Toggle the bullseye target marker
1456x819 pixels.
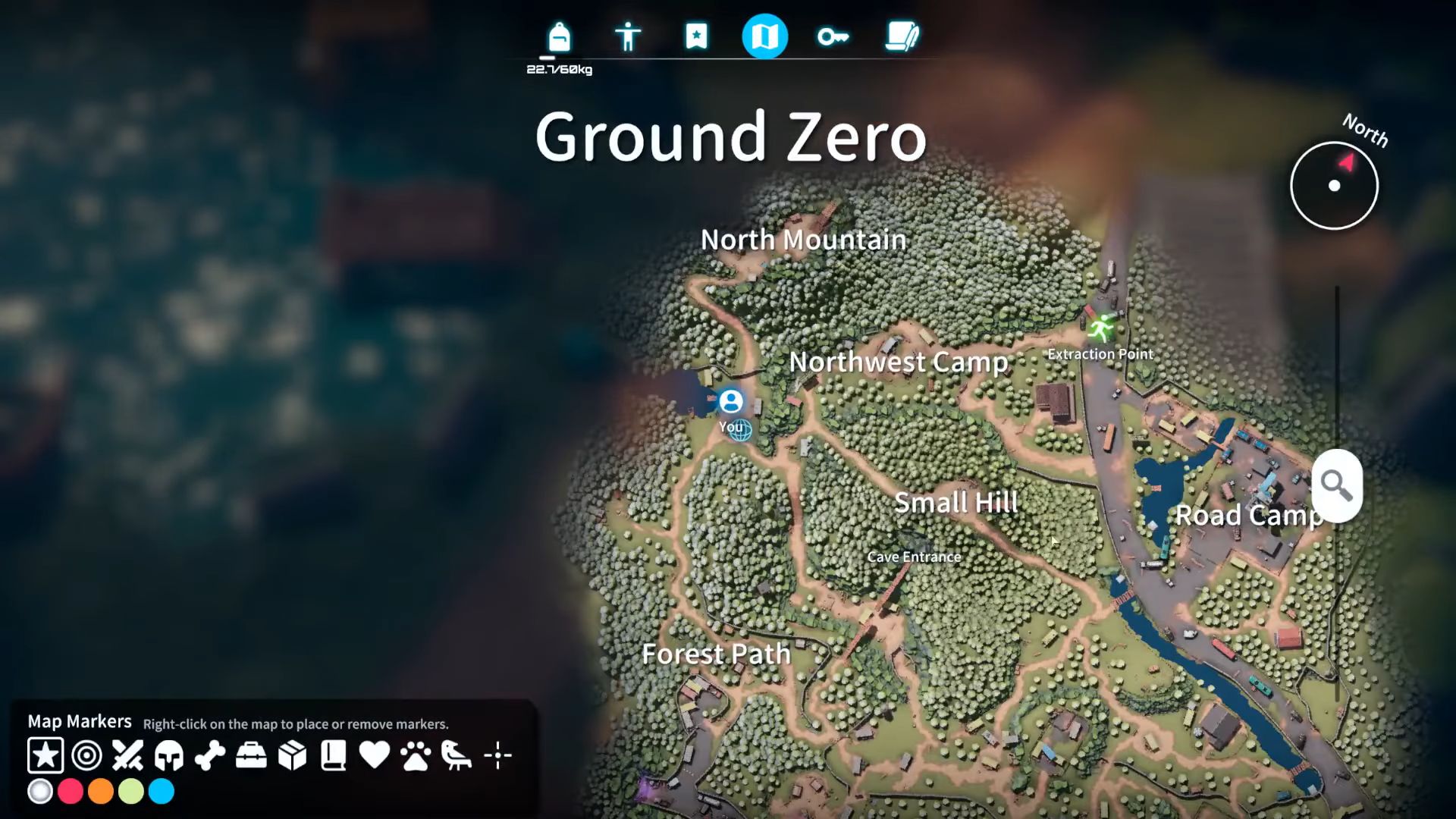coord(86,755)
